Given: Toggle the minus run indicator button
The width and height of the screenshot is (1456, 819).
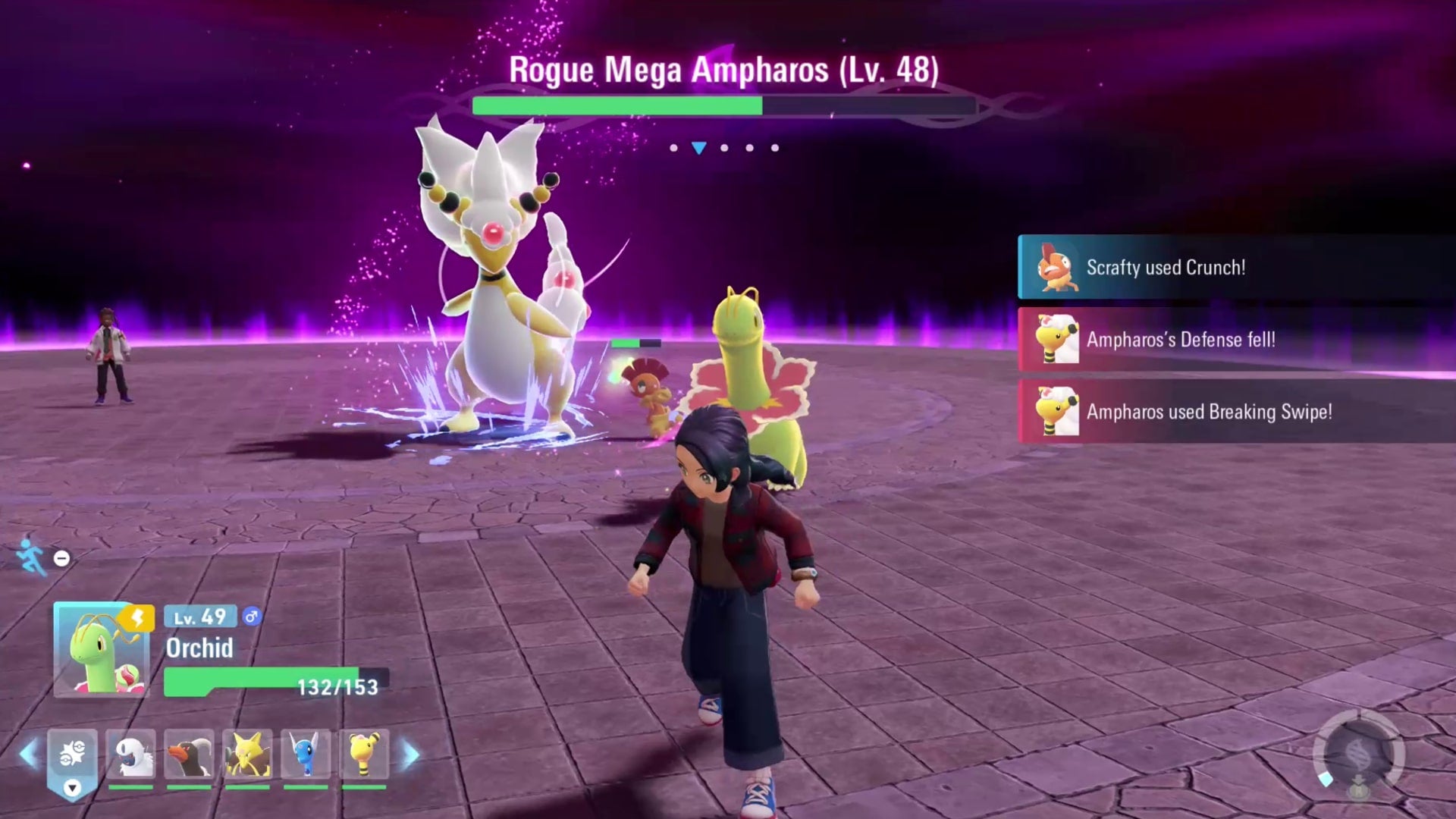Looking at the screenshot, I should click(61, 558).
